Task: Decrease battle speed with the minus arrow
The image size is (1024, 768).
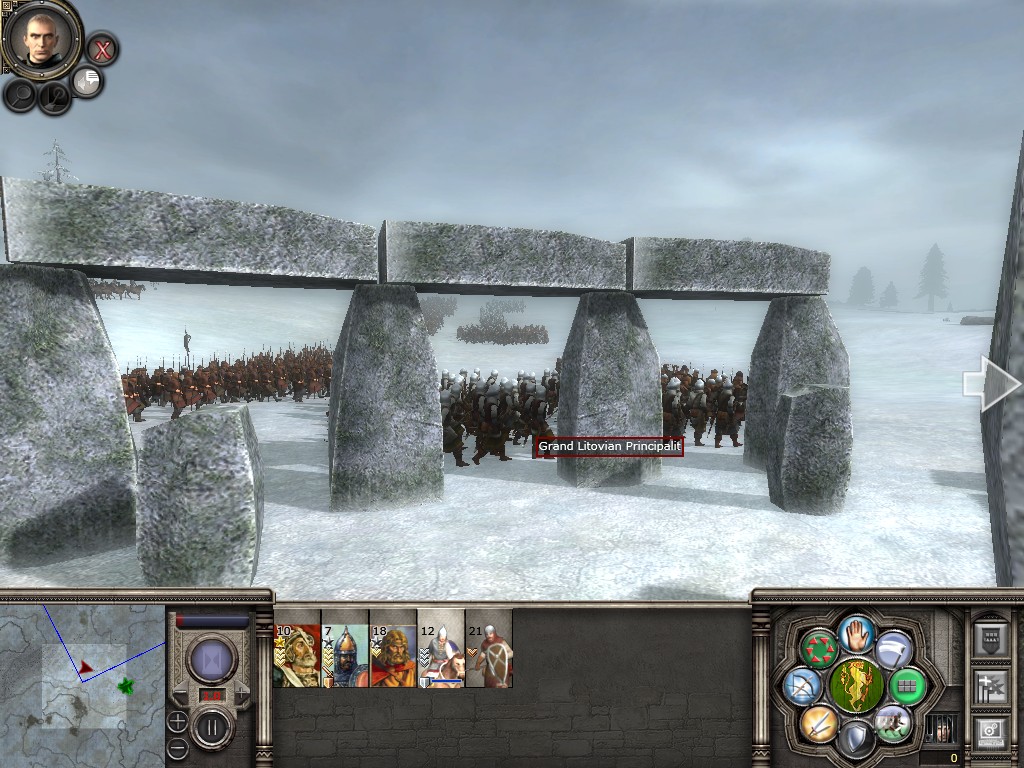Action: tap(183, 694)
